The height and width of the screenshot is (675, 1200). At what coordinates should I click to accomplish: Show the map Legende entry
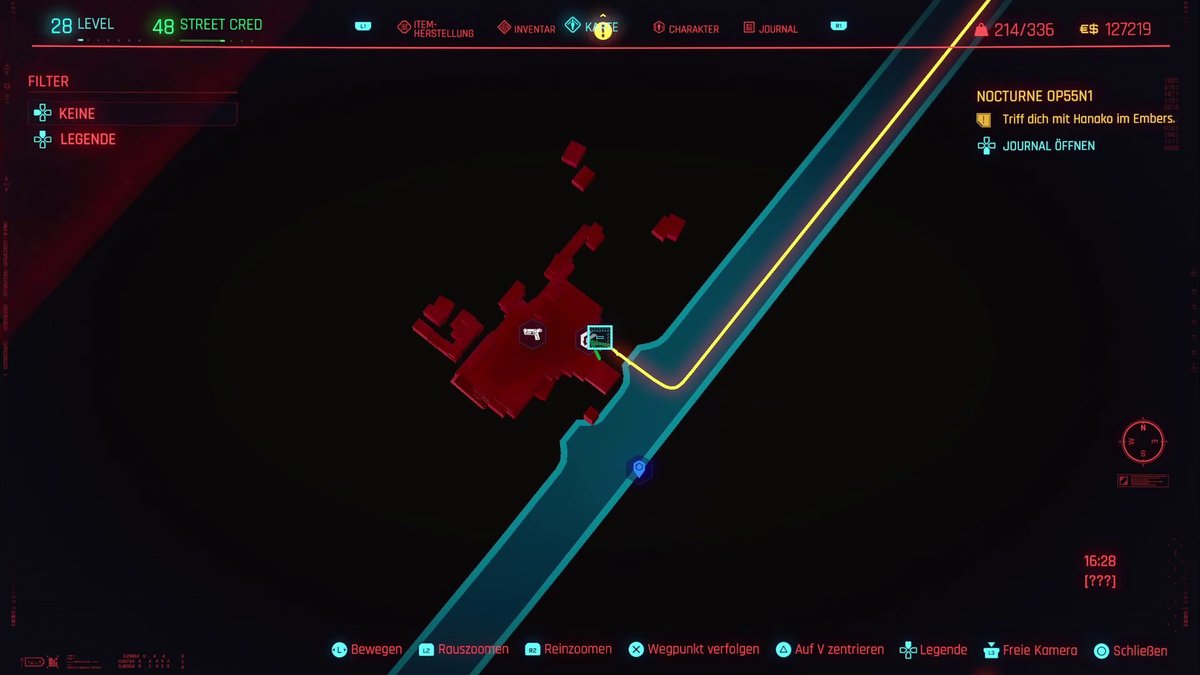(87, 140)
